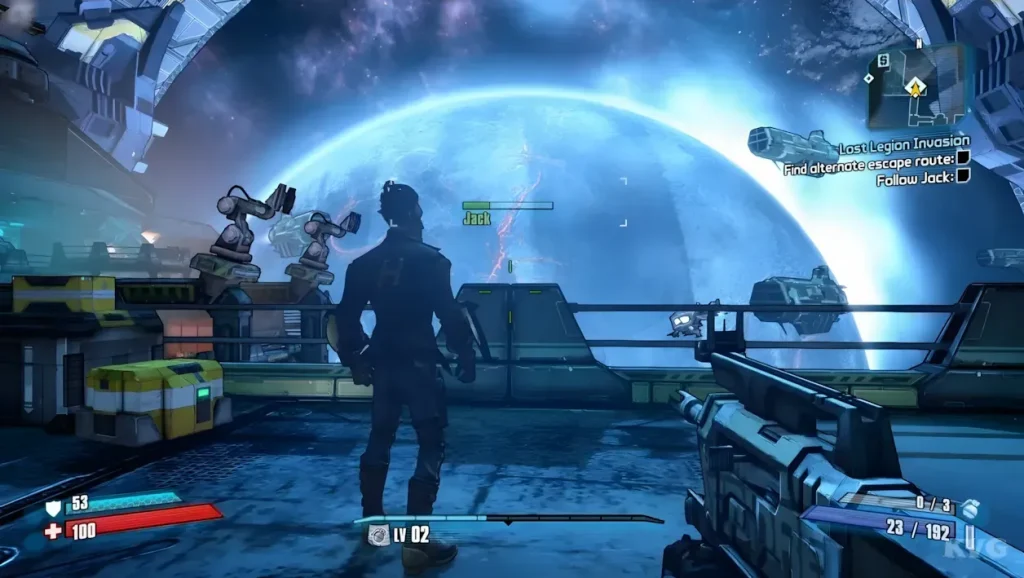1024x578 pixels.
Task: Click the Find alternate escape route objective
Action: [x=869, y=160]
